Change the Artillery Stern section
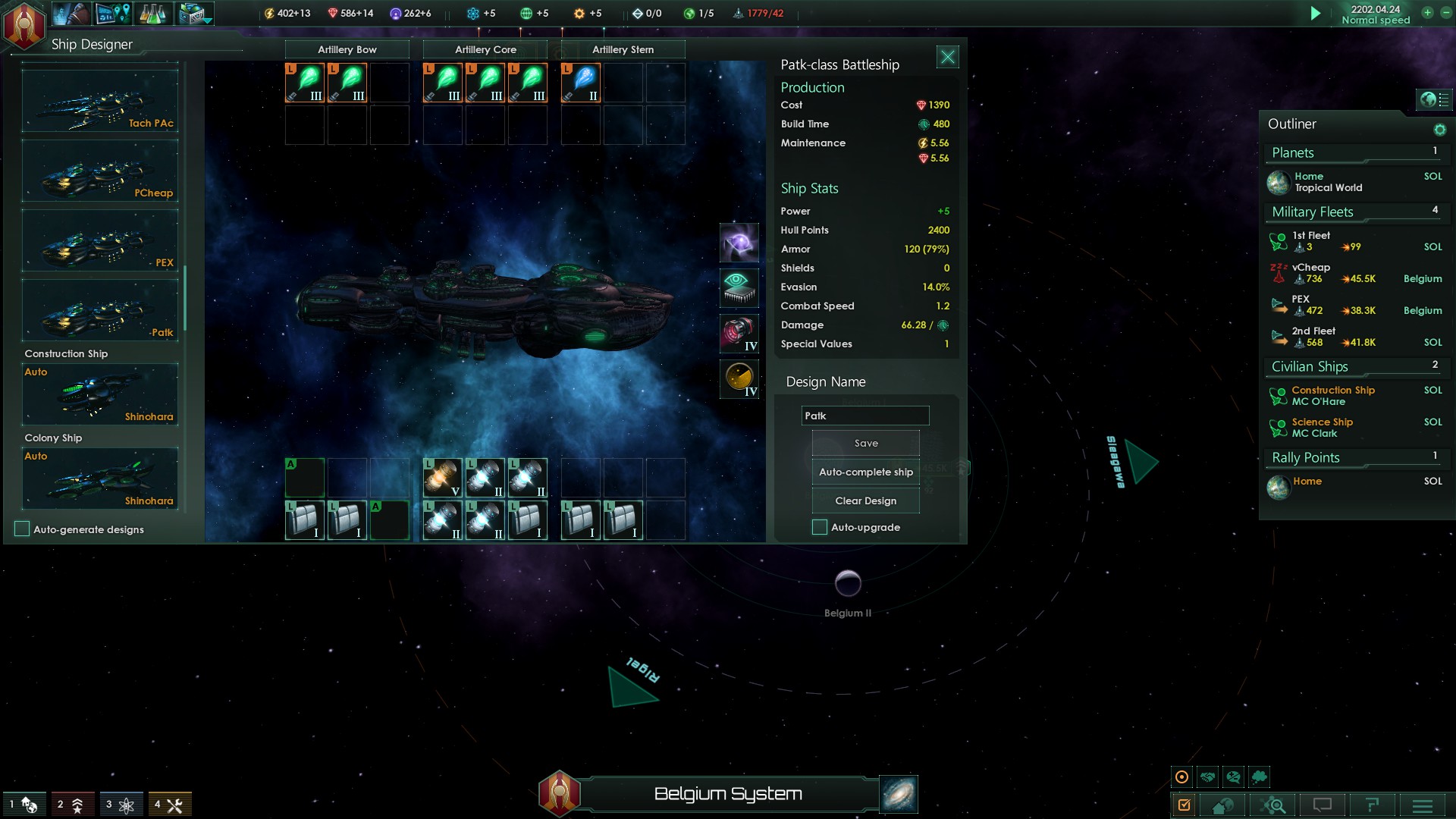The width and height of the screenshot is (1456, 819). 623,49
